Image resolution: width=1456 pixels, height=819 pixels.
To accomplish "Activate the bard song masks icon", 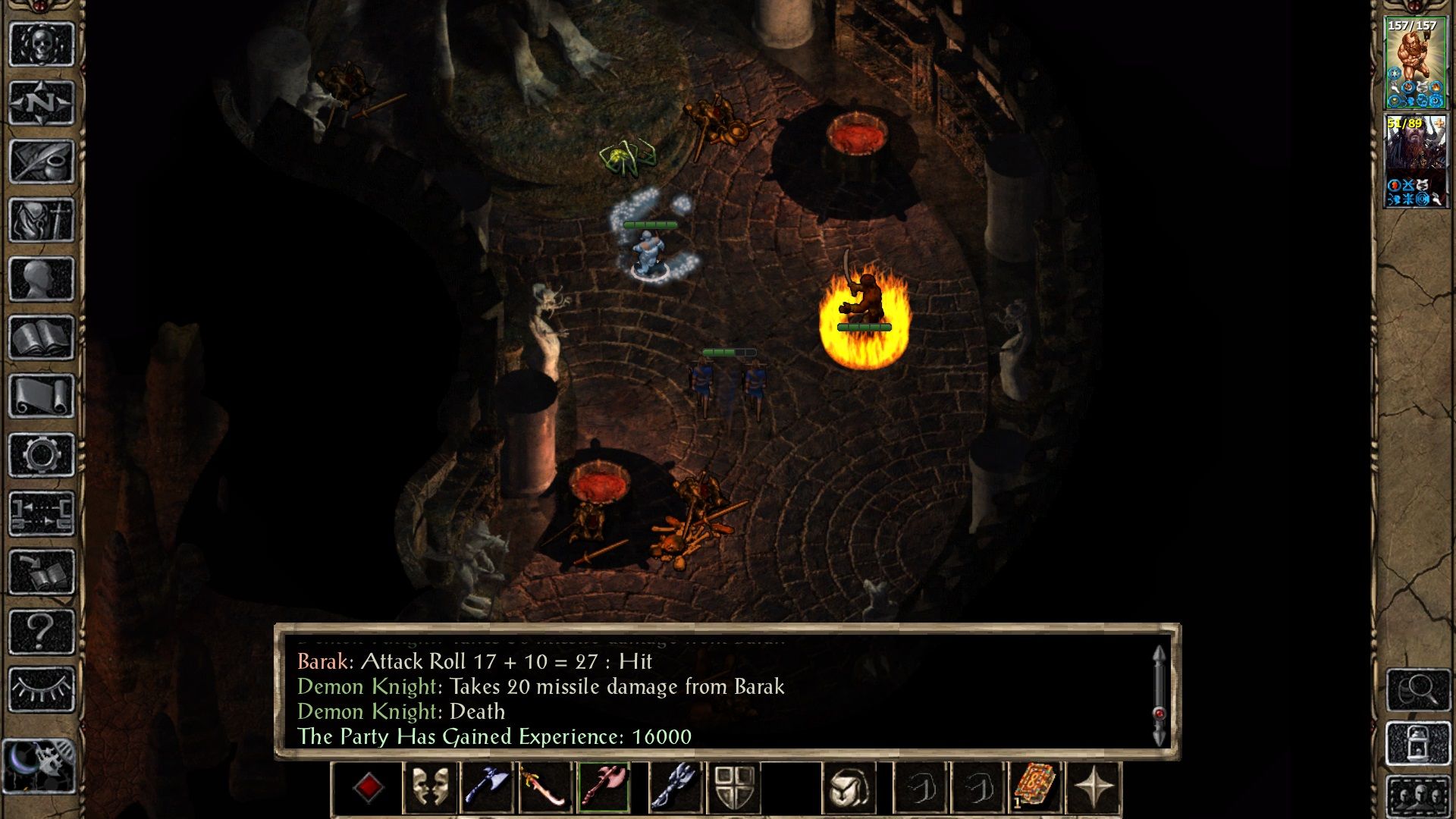I will [x=428, y=789].
